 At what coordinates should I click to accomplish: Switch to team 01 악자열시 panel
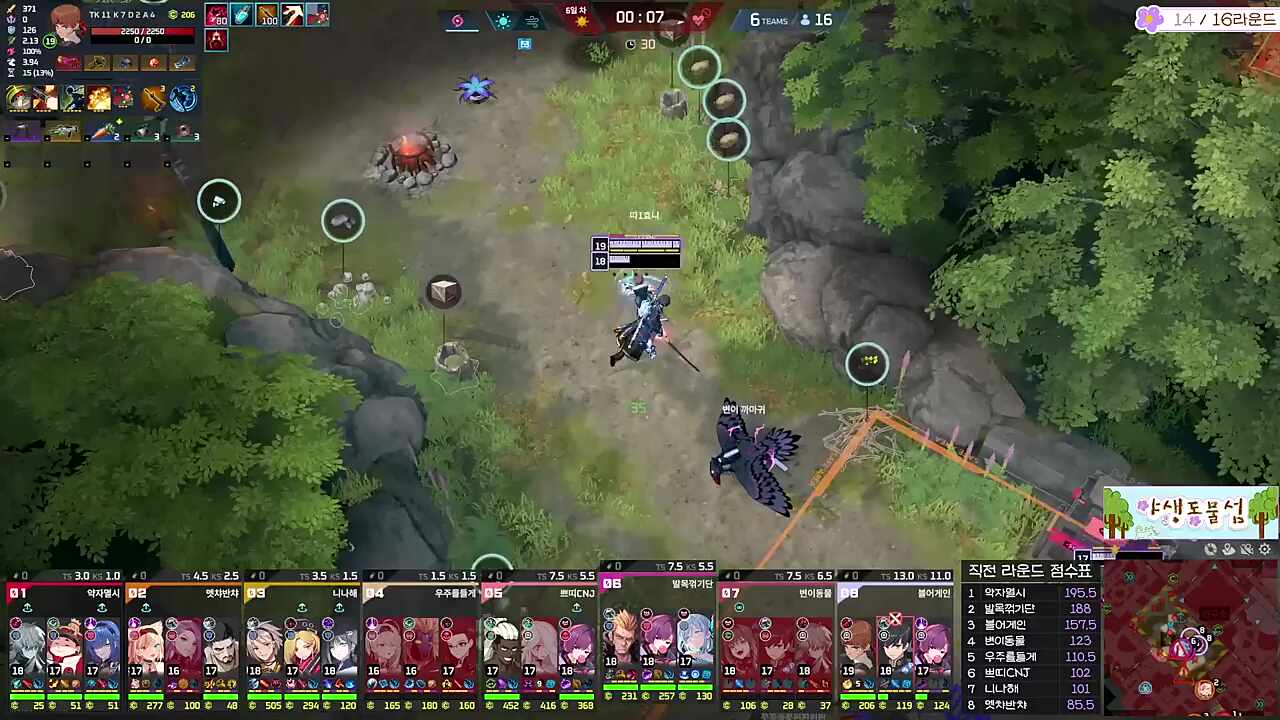pos(60,640)
